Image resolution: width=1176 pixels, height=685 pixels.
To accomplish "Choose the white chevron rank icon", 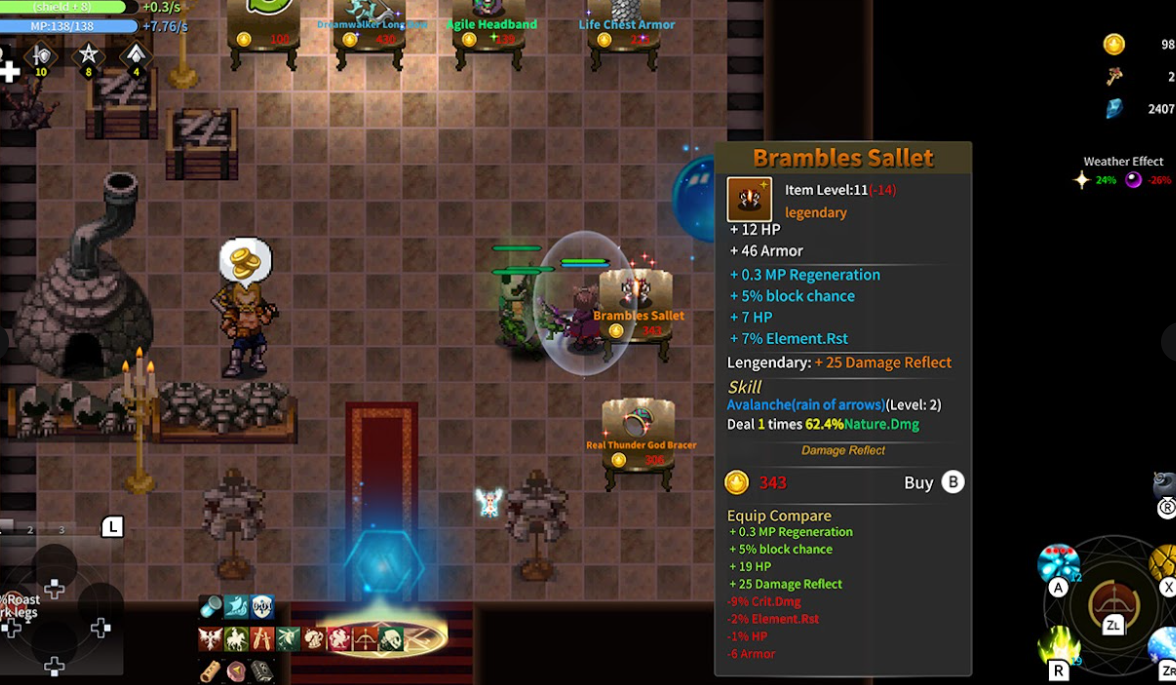I will (135, 55).
